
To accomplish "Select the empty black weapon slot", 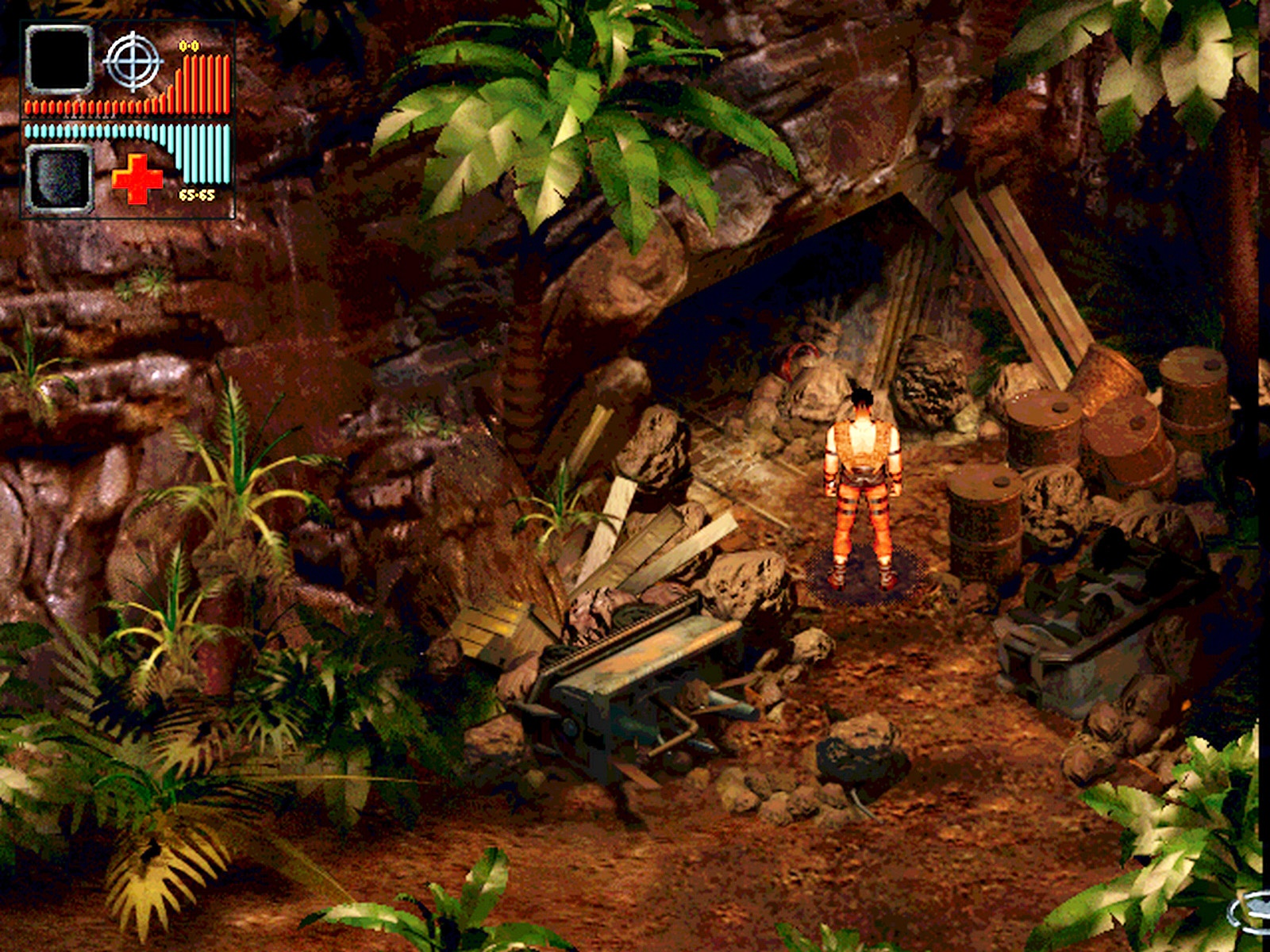I will [59, 59].
